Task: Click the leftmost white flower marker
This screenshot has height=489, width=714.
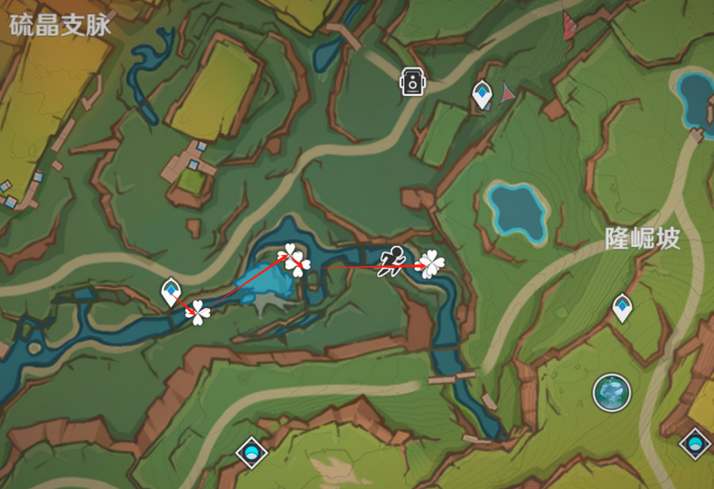Action: [199, 313]
